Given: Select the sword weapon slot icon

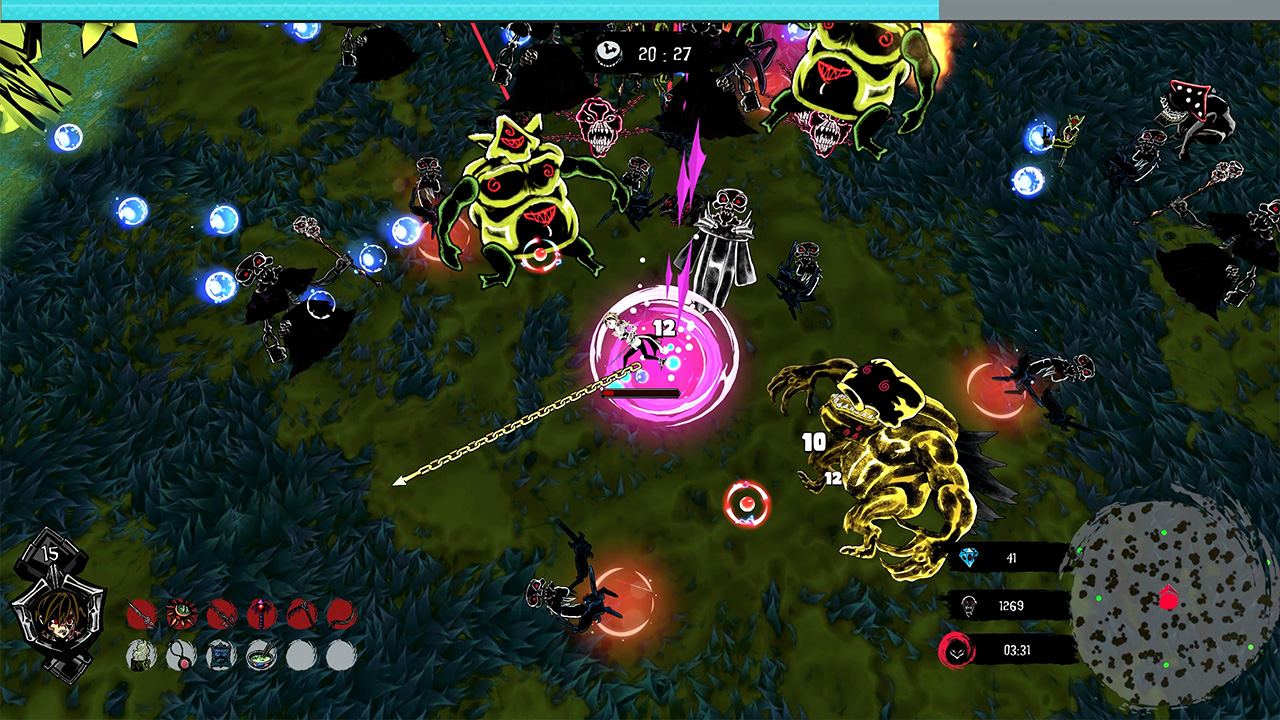Looking at the screenshot, I should (141, 612).
